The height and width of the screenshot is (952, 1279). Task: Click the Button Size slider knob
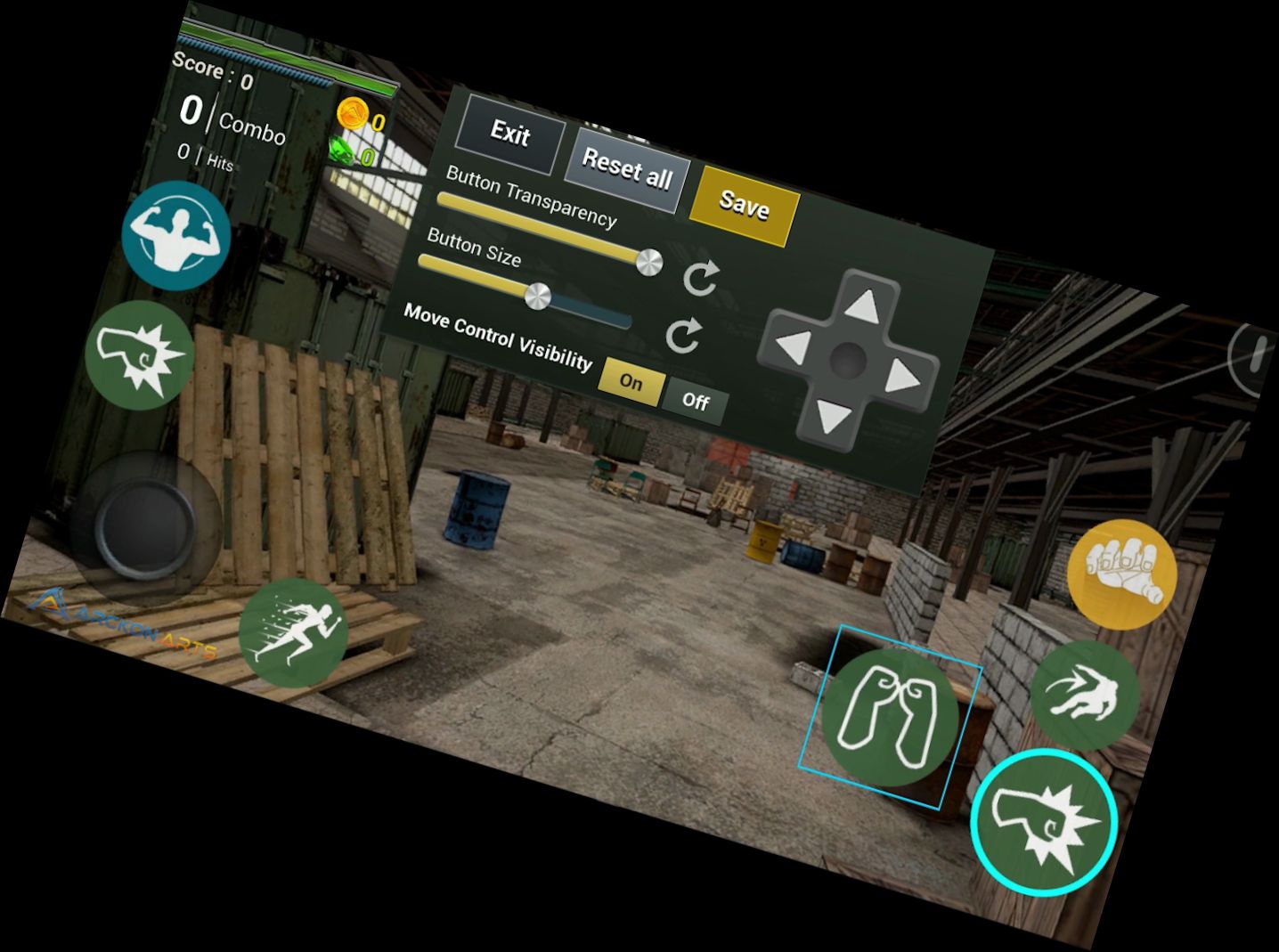(537, 295)
